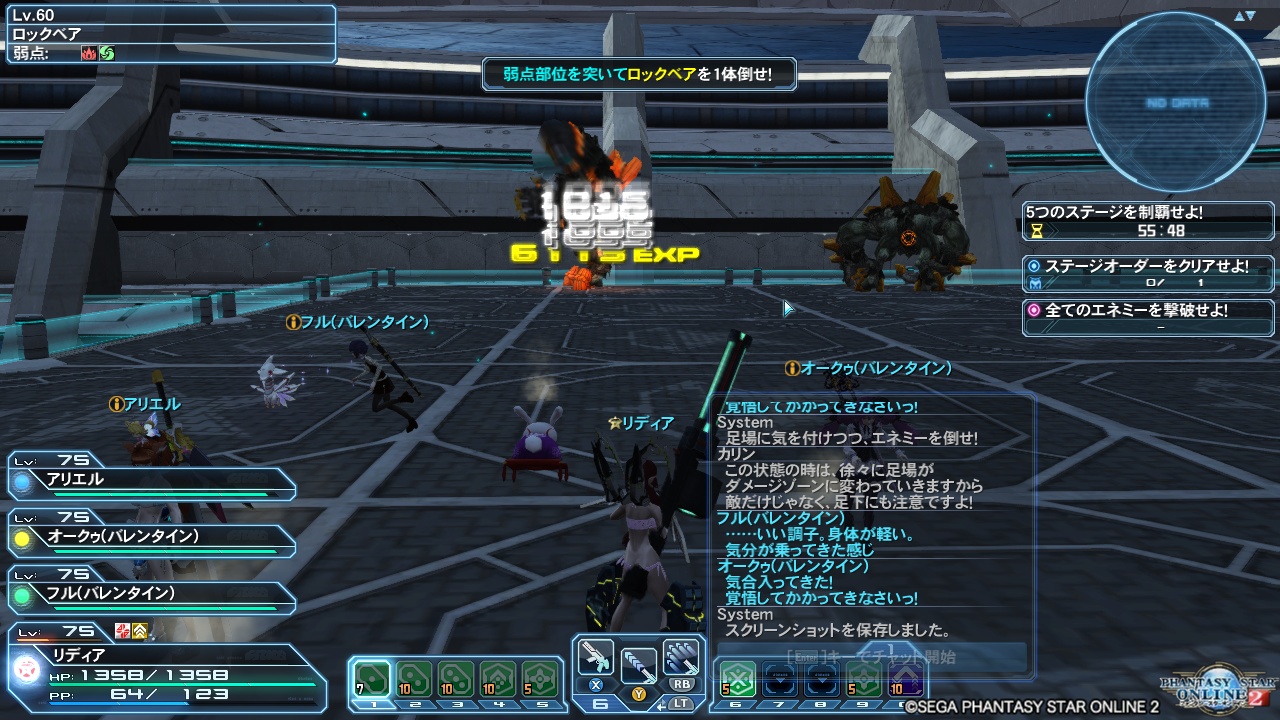1280x720 pixels.
Task: Select the rifle weapon icon above the X button
Action: (595, 657)
